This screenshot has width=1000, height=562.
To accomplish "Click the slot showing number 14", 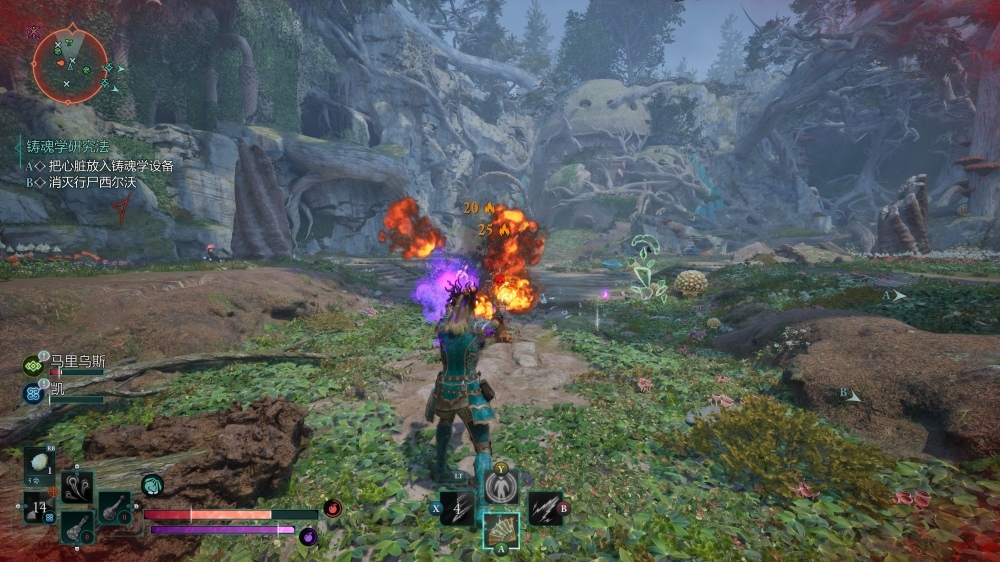I will pyautogui.click(x=39, y=509).
